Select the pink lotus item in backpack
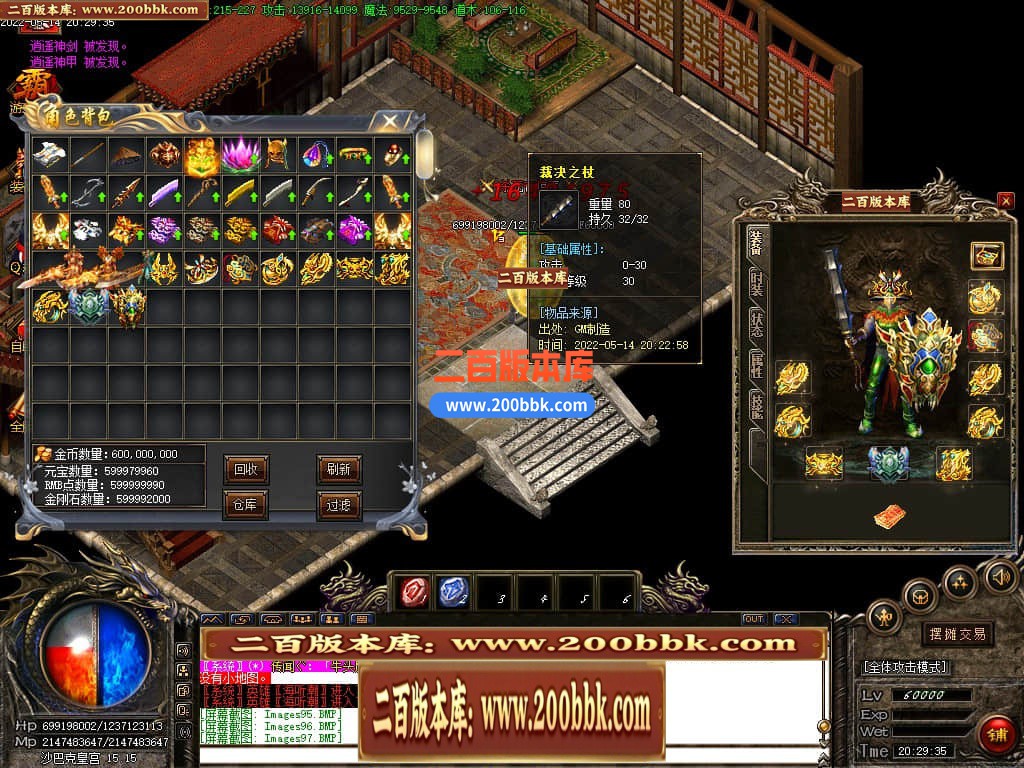1024x768 pixels. (x=240, y=154)
